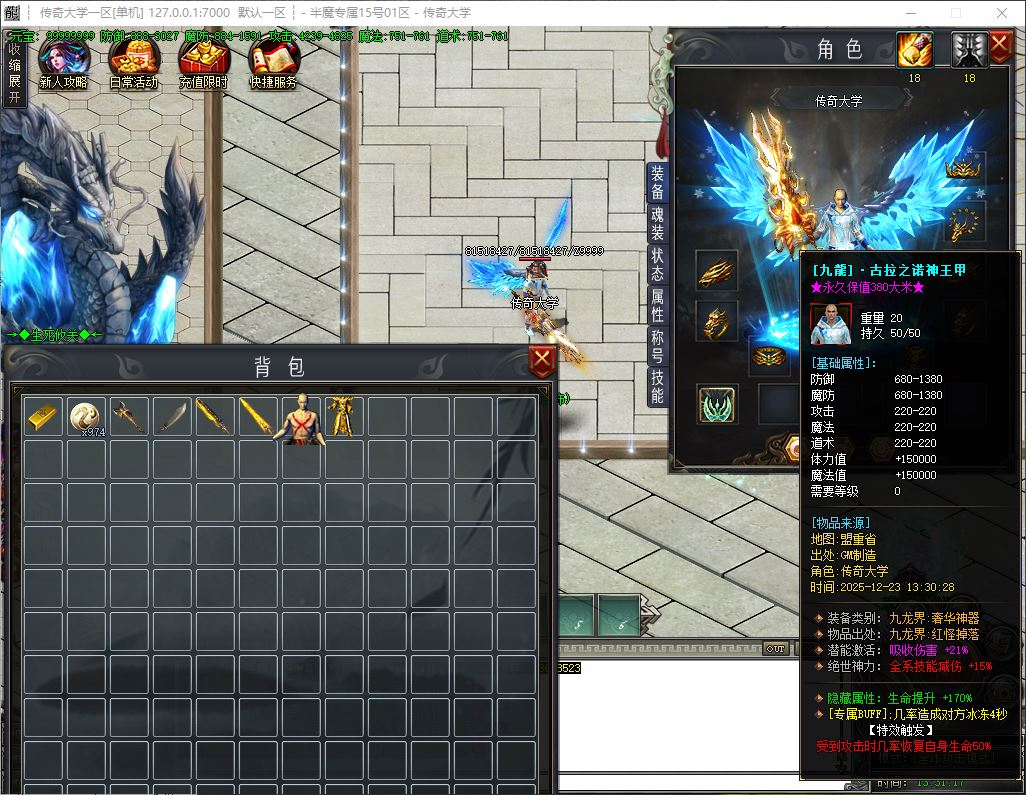Open the 充值限时 recharge offer icon
Screen dimensions: 1026x795
click(x=203, y=64)
